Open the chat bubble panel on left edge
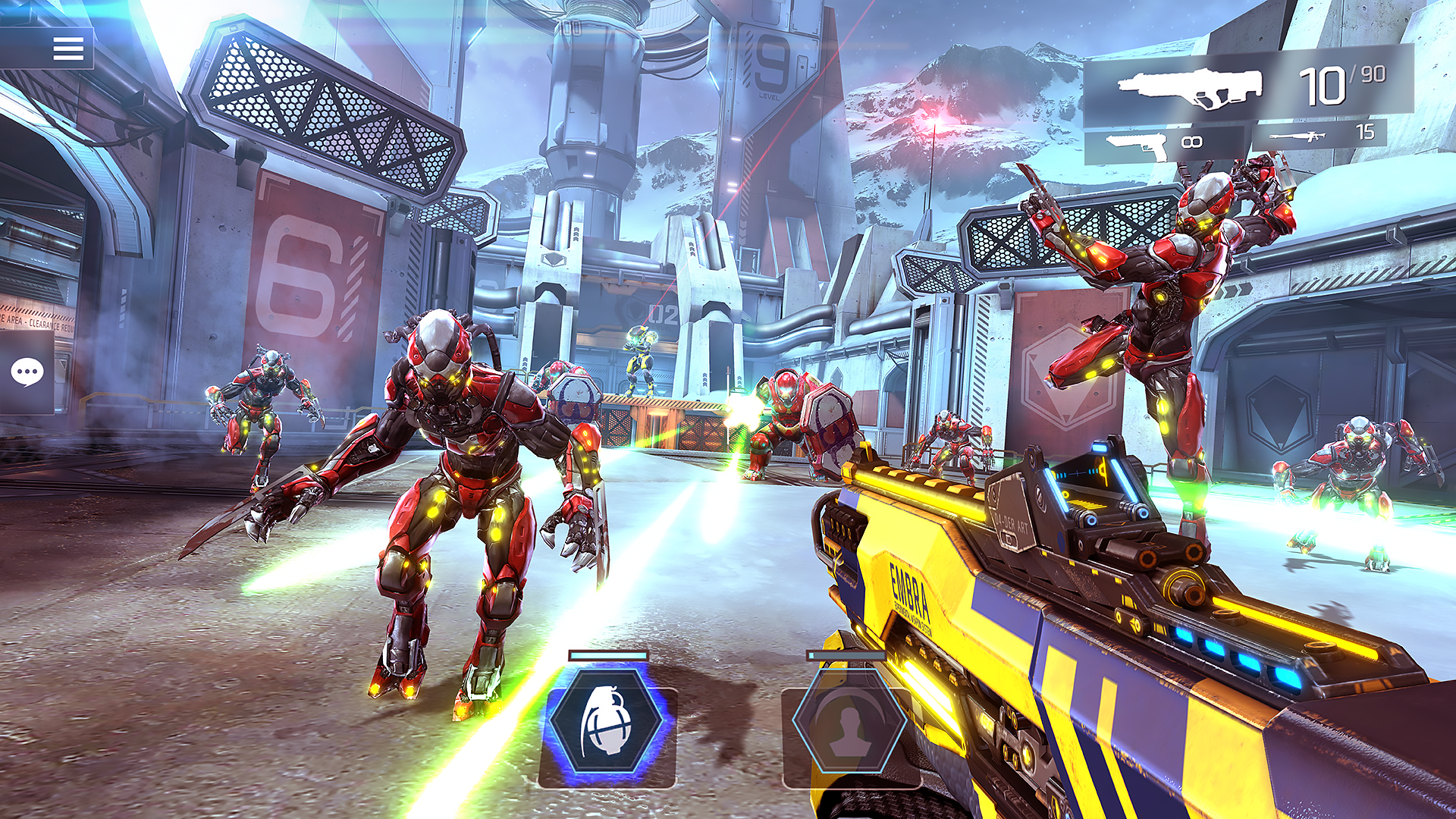Image resolution: width=1456 pixels, height=819 pixels. pyautogui.click(x=29, y=371)
